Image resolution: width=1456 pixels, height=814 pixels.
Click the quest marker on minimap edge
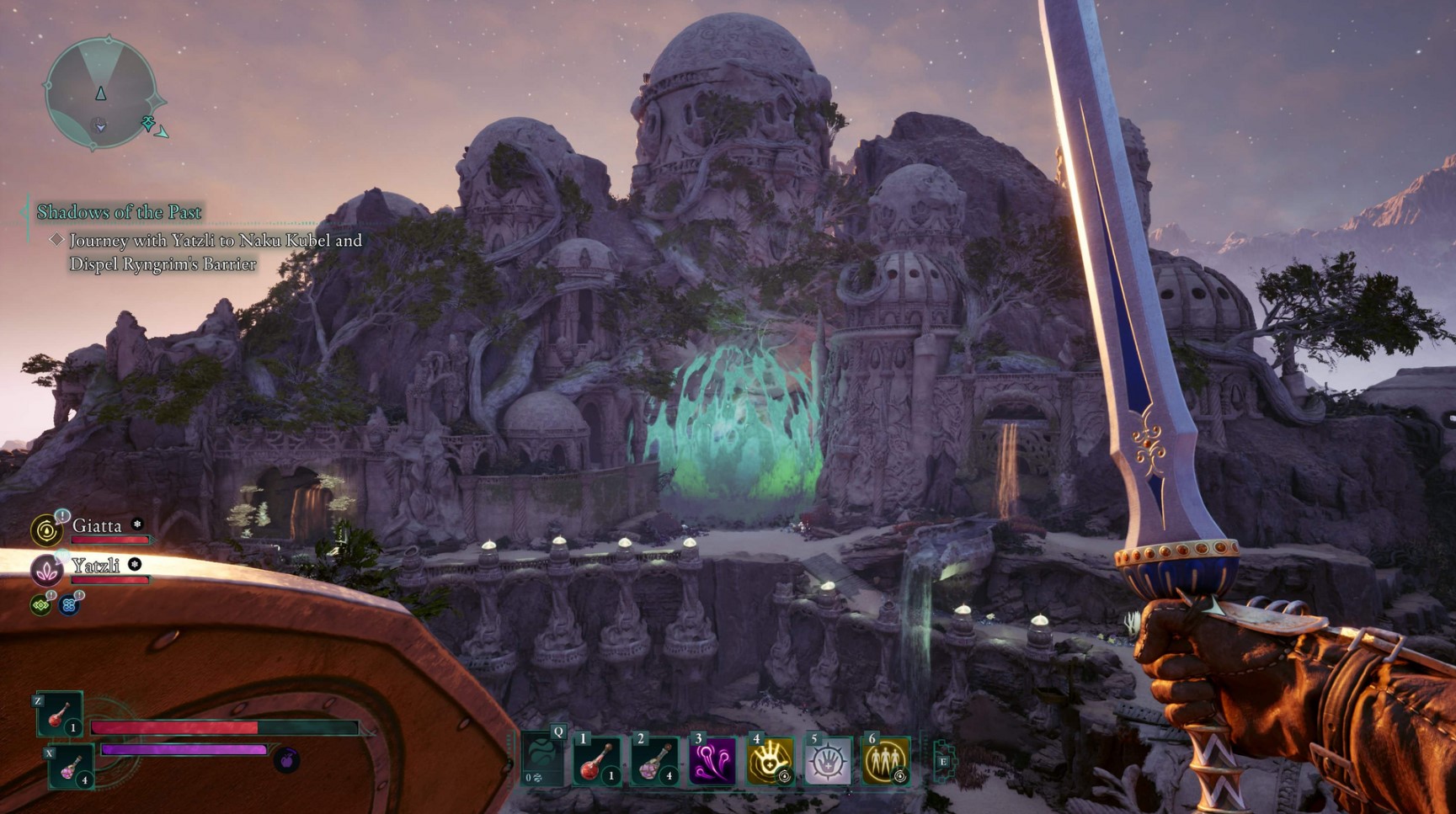click(150, 125)
